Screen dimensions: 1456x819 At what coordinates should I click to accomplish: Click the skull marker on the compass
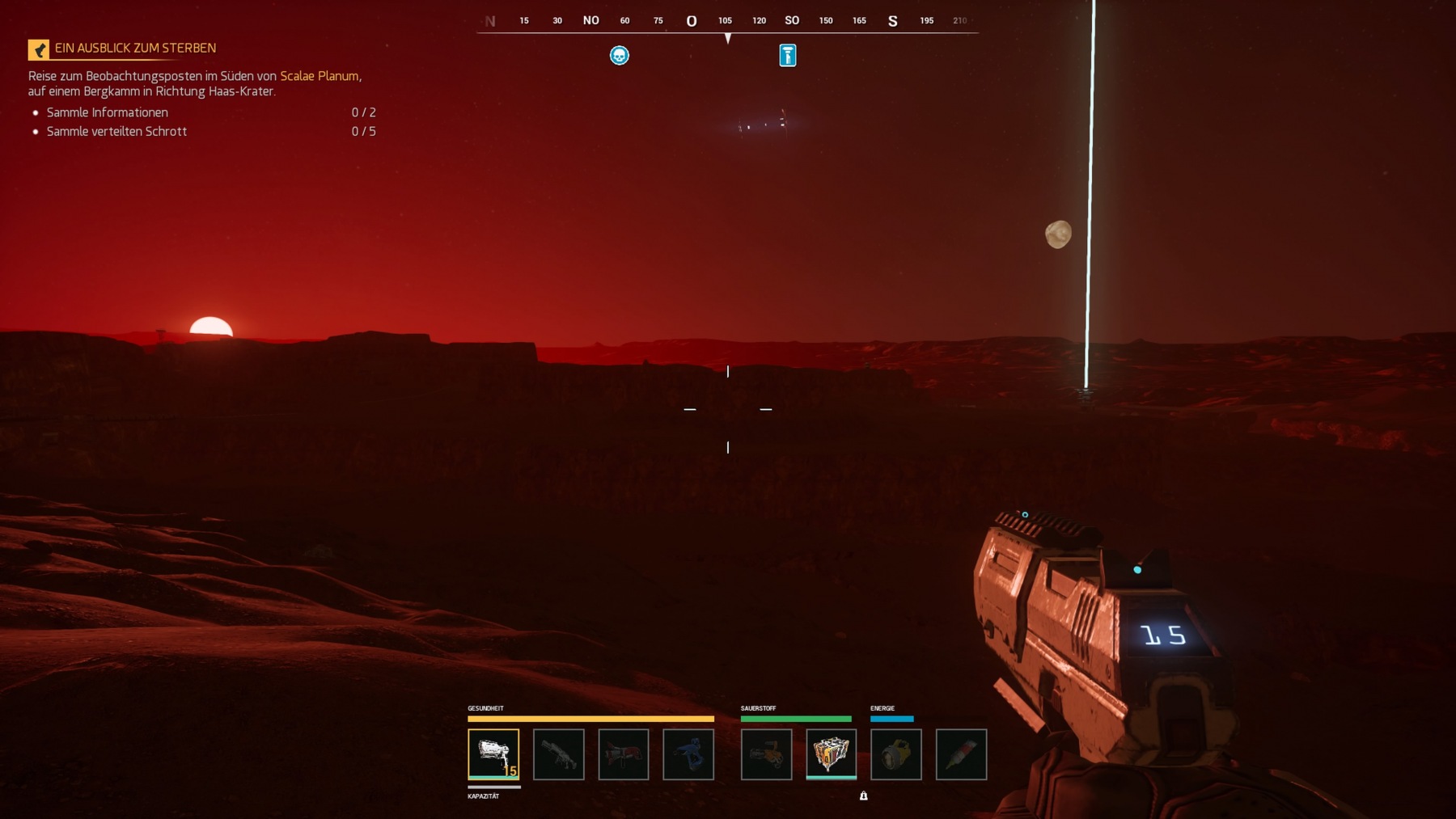620,56
